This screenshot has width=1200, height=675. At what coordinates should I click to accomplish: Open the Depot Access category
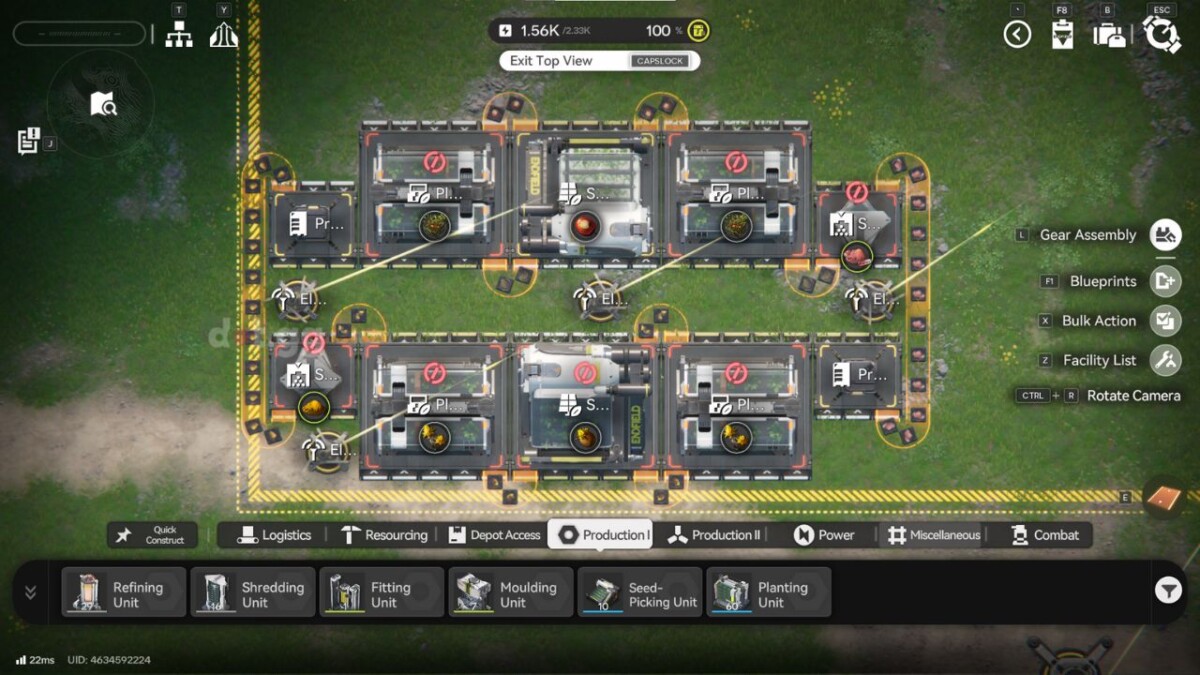494,535
